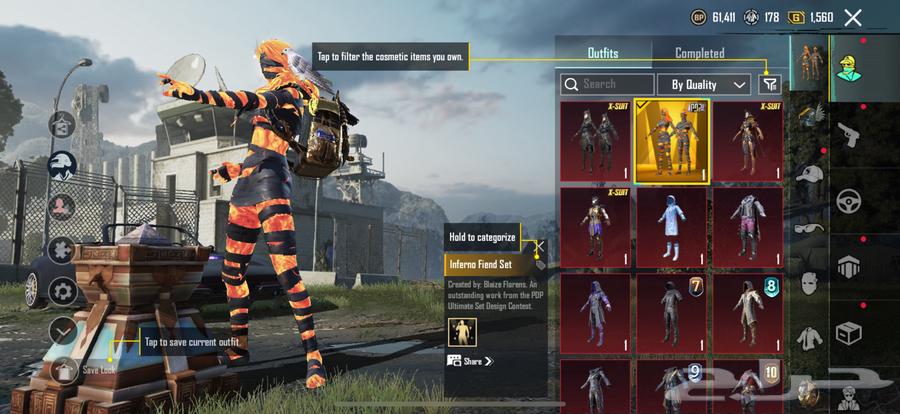The width and height of the screenshot is (900, 414).
Task: Toggle the owned-items filter icon
Action: (x=769, y=85)
